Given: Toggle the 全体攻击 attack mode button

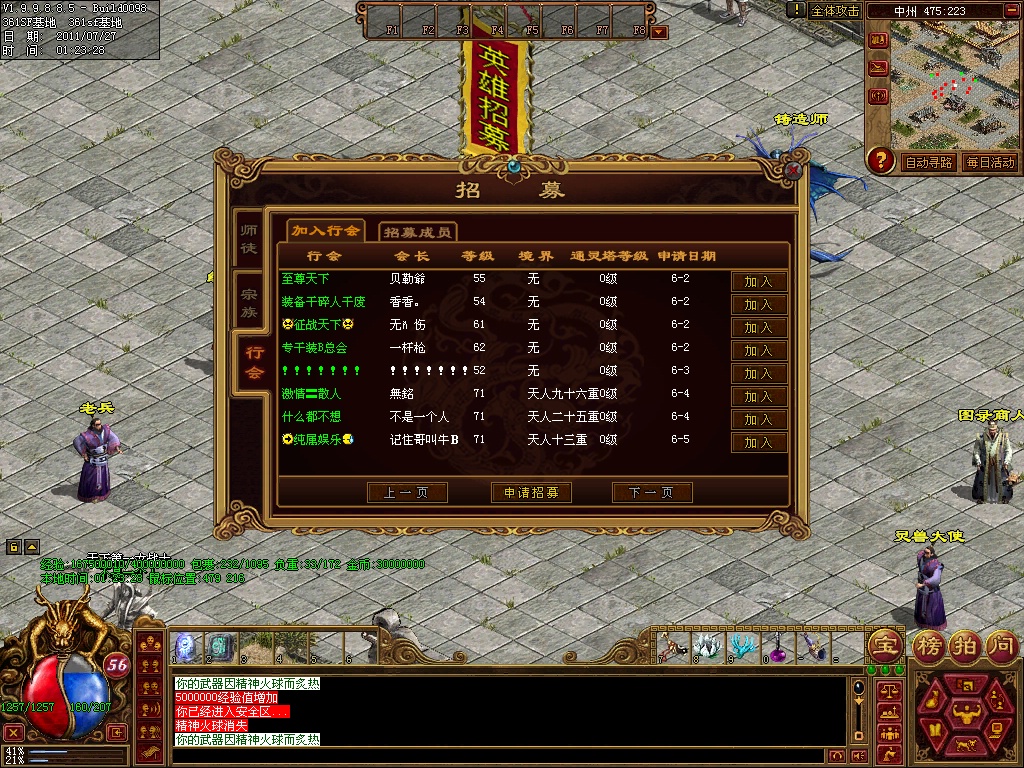Looking at the screenshot, I should 834,11.
